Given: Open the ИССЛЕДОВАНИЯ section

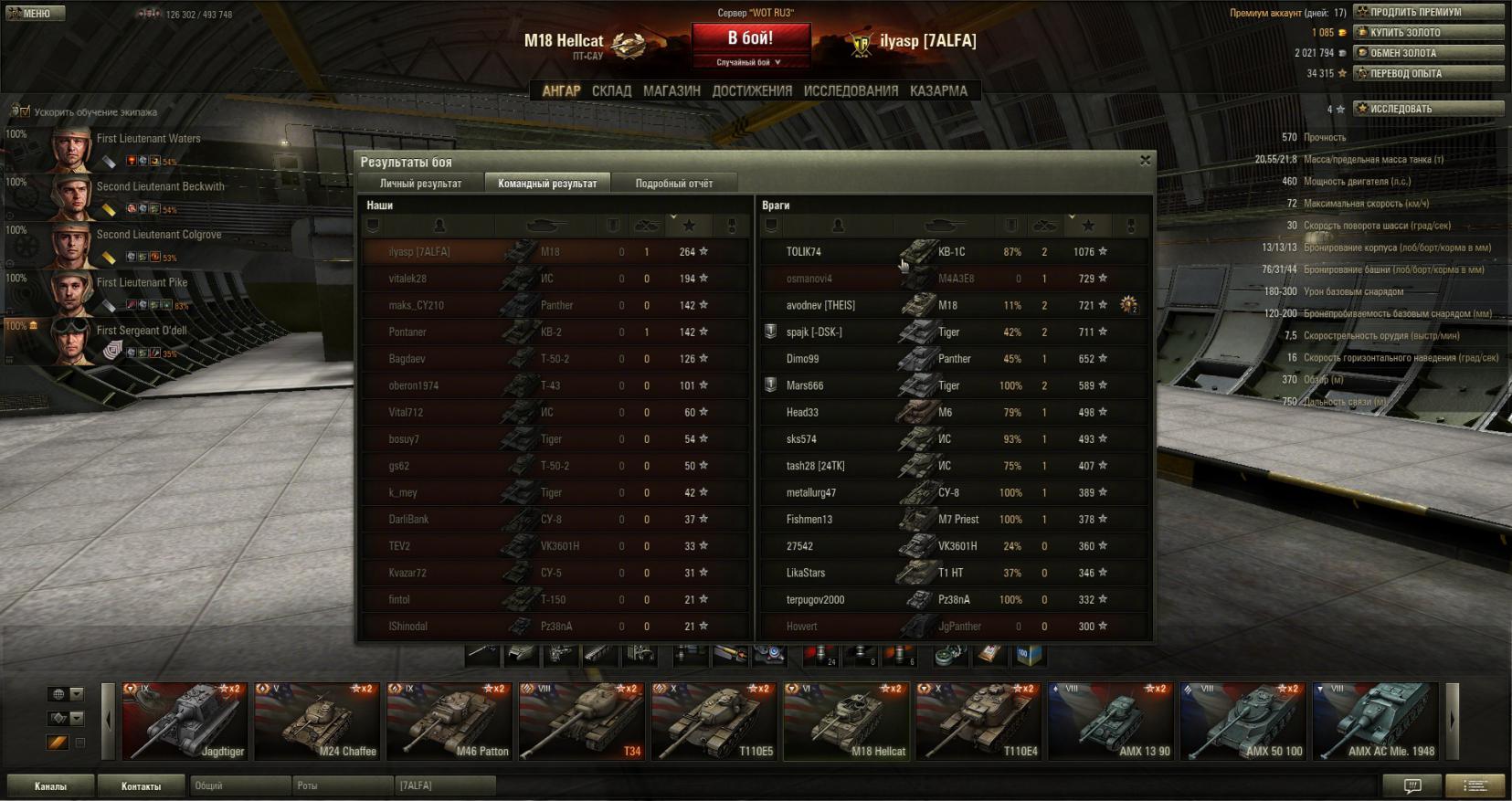Looking at the screenshot, I should click(x=851, y=91).
